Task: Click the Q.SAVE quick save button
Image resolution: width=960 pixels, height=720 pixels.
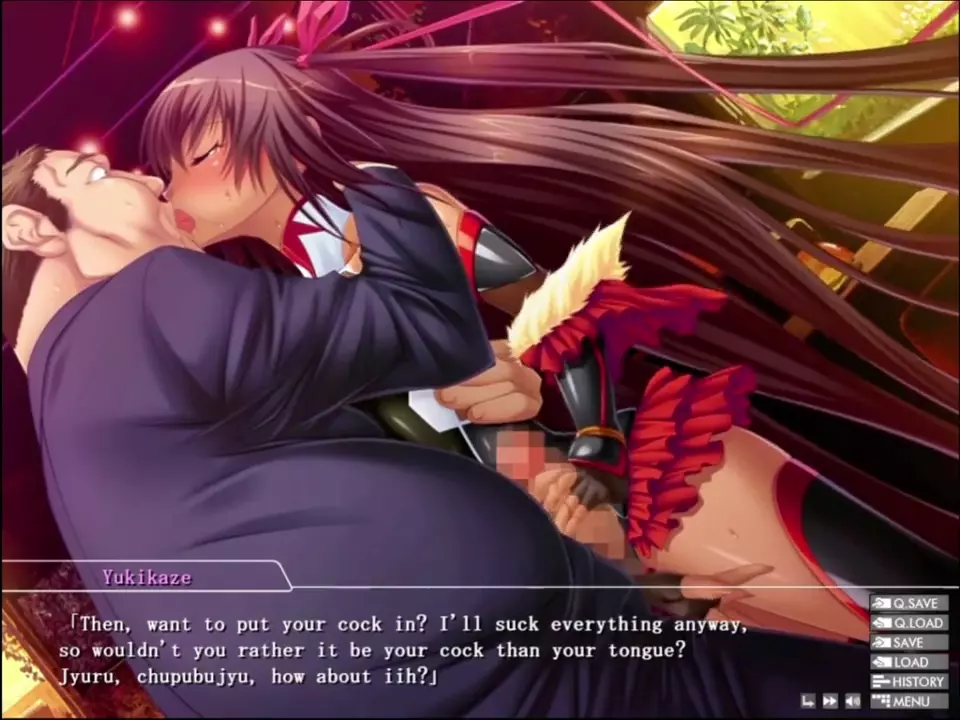Action: 908,603
